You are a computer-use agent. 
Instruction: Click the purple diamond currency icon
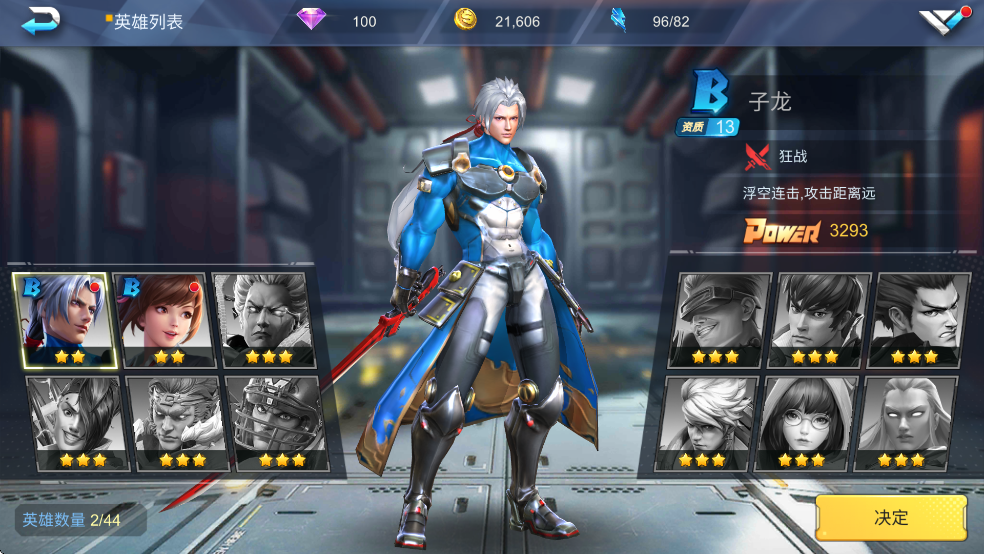[x=312, y=20]
